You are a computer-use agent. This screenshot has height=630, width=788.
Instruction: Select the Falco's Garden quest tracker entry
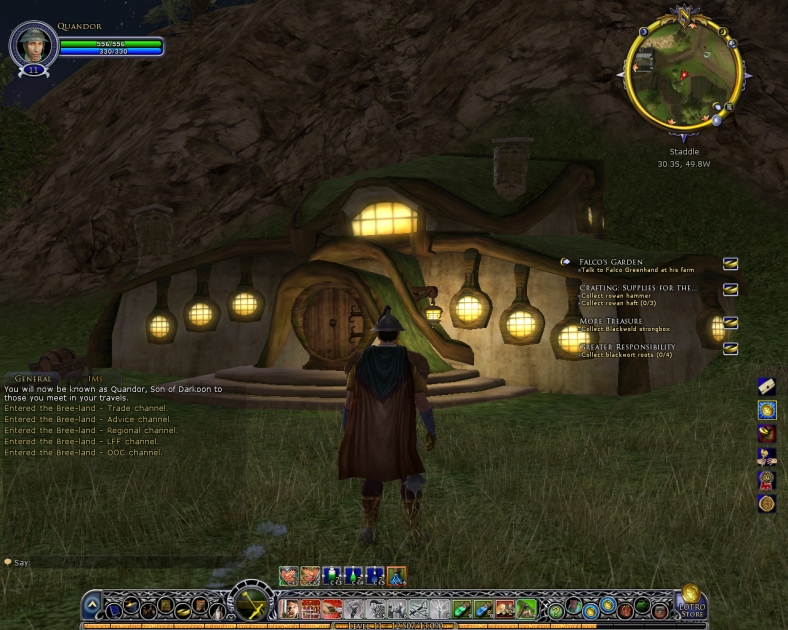611,262
